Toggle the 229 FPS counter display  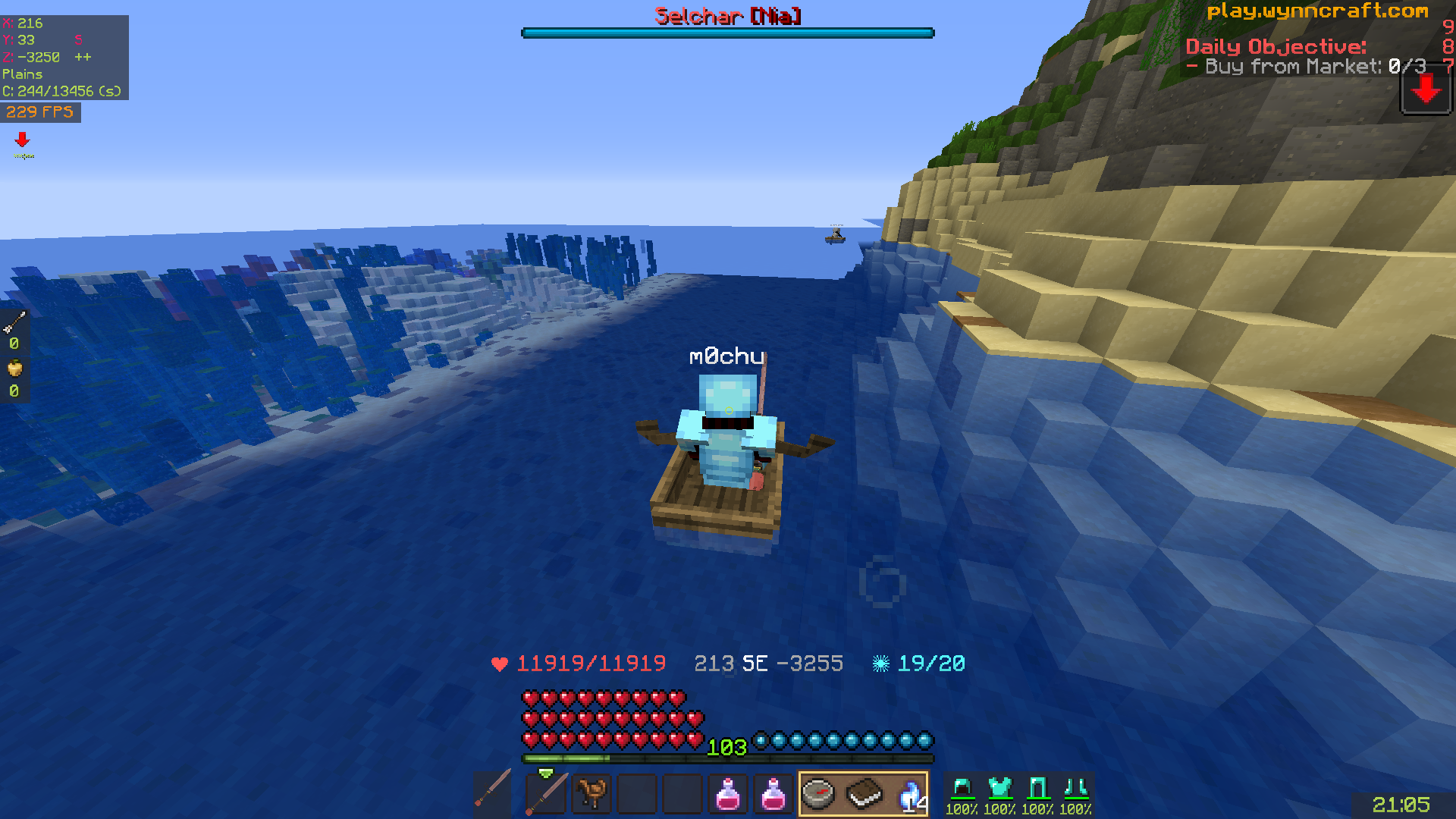point(40,112)
